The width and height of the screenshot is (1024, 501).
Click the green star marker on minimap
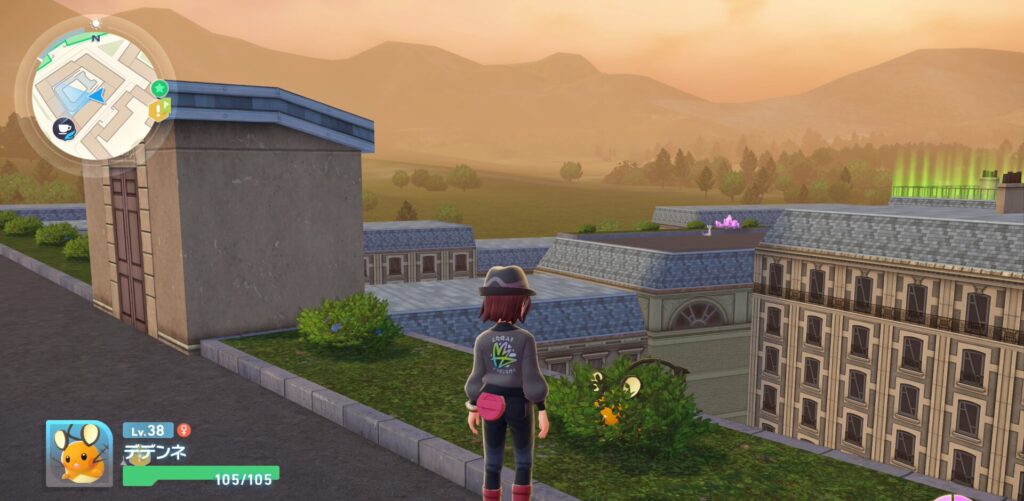pos(158,88)
